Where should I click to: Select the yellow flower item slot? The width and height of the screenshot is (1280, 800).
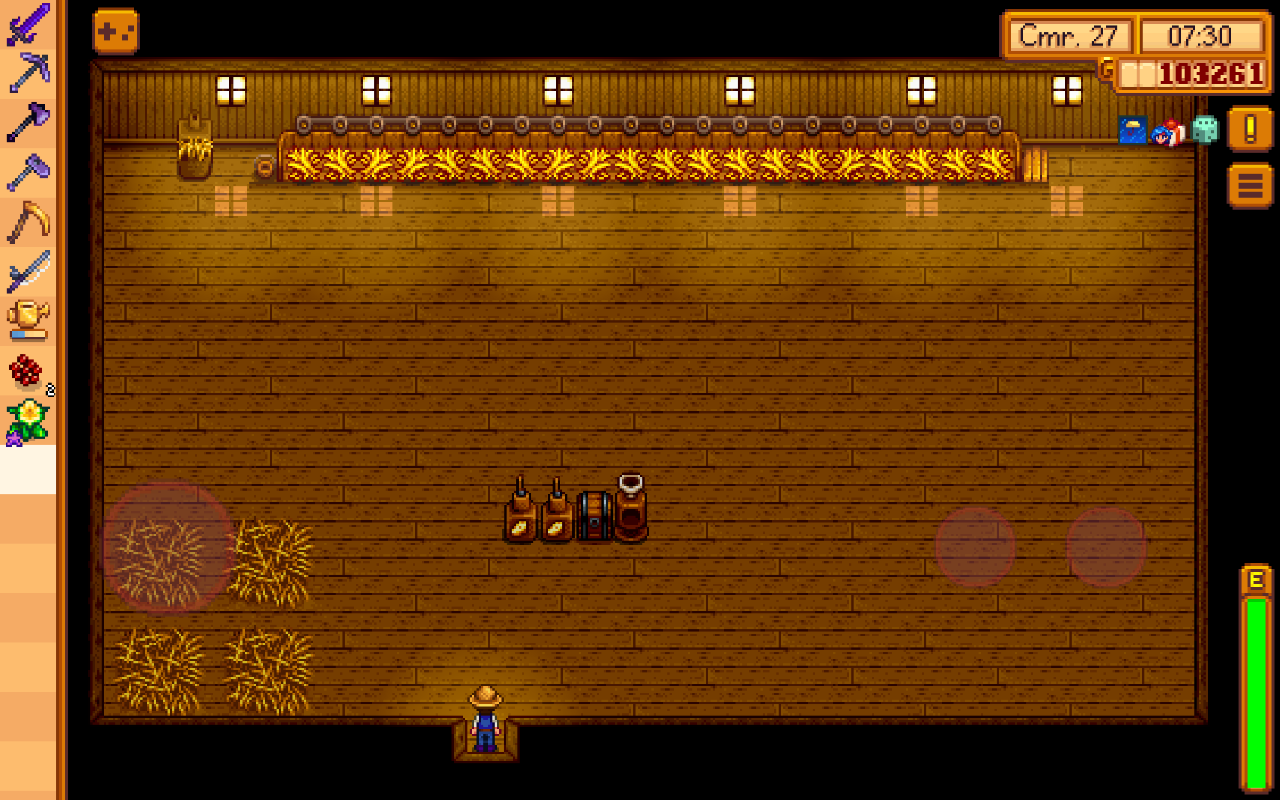point(28,420)
